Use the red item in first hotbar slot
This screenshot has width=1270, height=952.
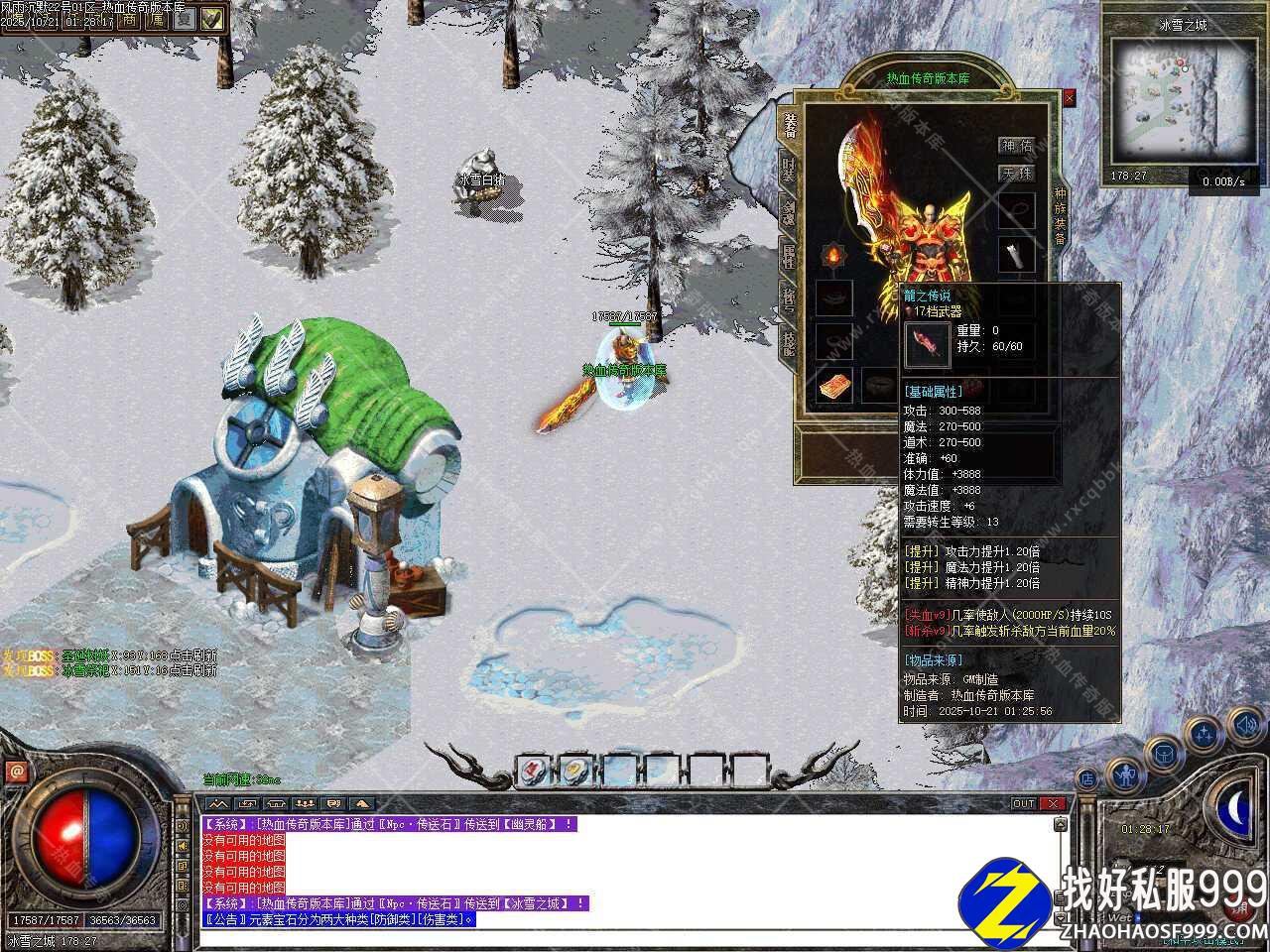[x=533, y=770]
